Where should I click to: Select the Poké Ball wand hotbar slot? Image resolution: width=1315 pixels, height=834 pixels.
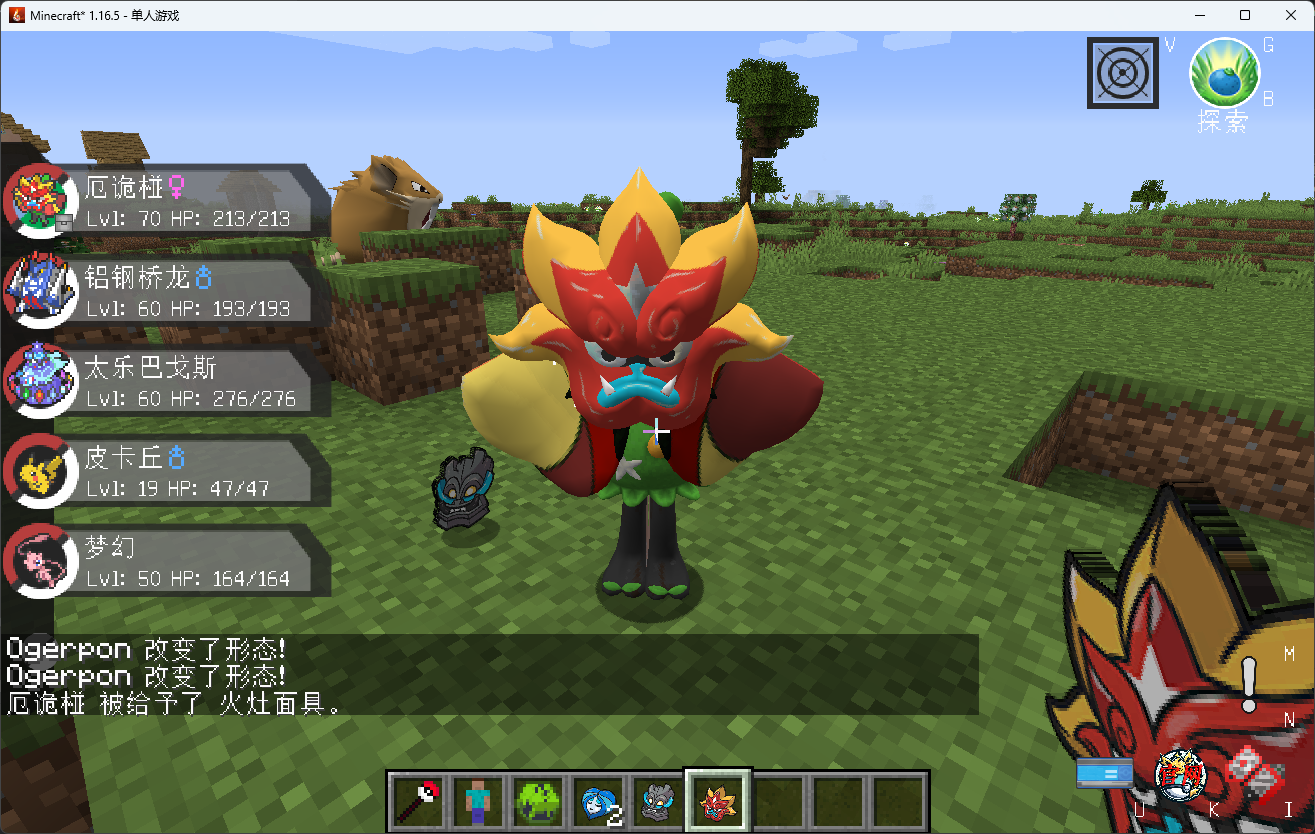click(x=417, y=800)
